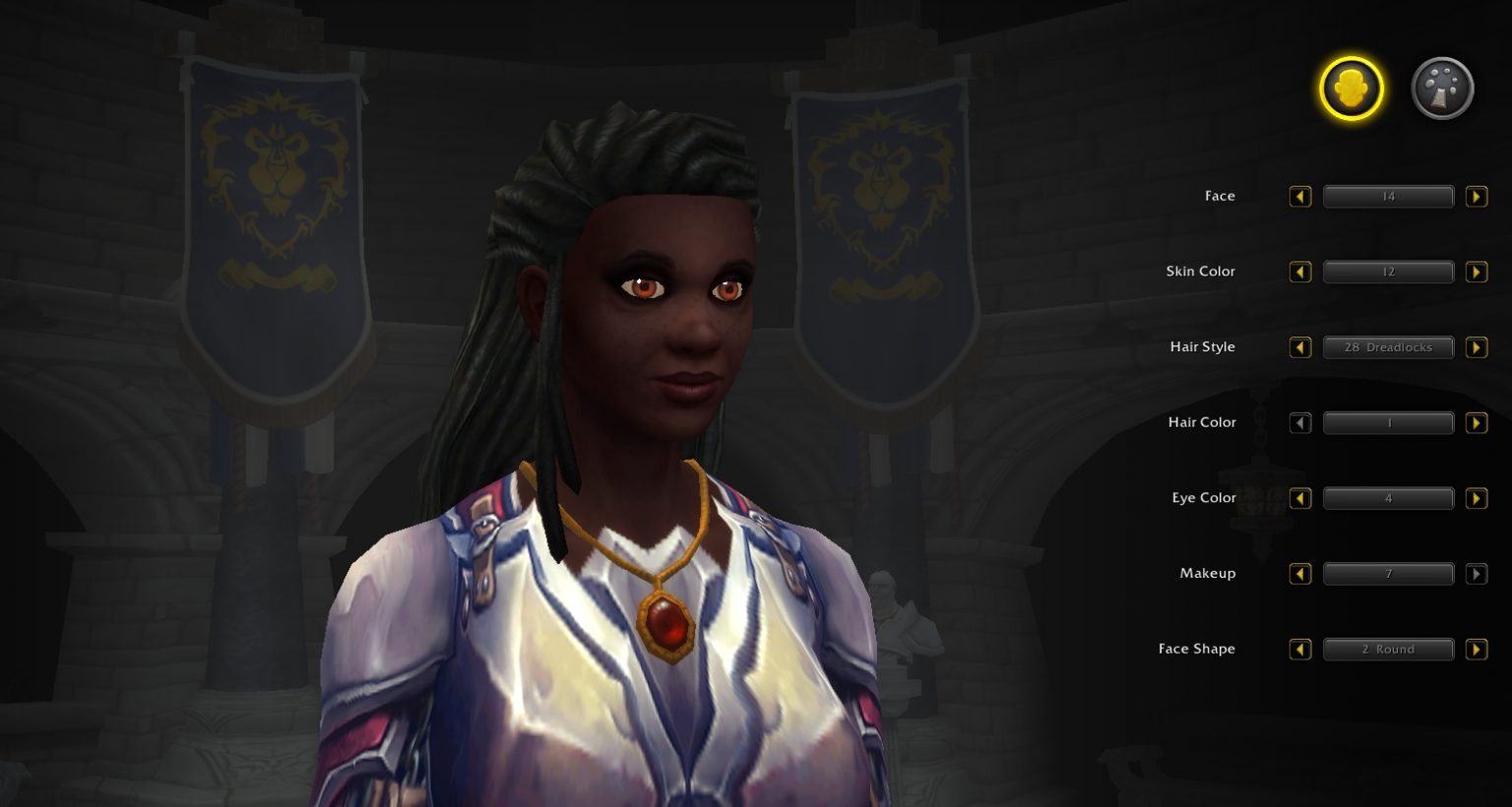Advance Makeup to the next option
Image resolution: width=1512 pixels, height=807 pixels.
(x=1477, y=574)
